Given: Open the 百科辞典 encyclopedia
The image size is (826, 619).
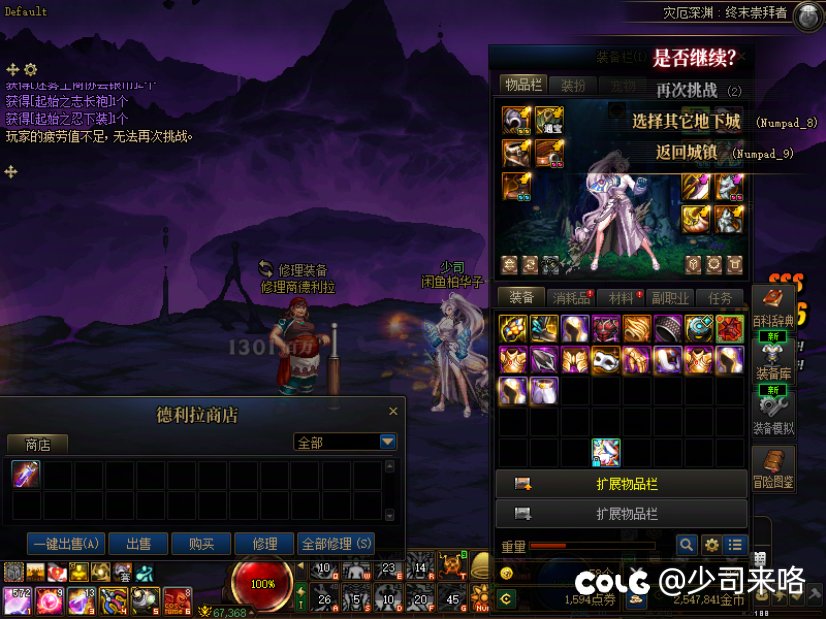Looking at the screenshot, I should [x=773, y=307].
